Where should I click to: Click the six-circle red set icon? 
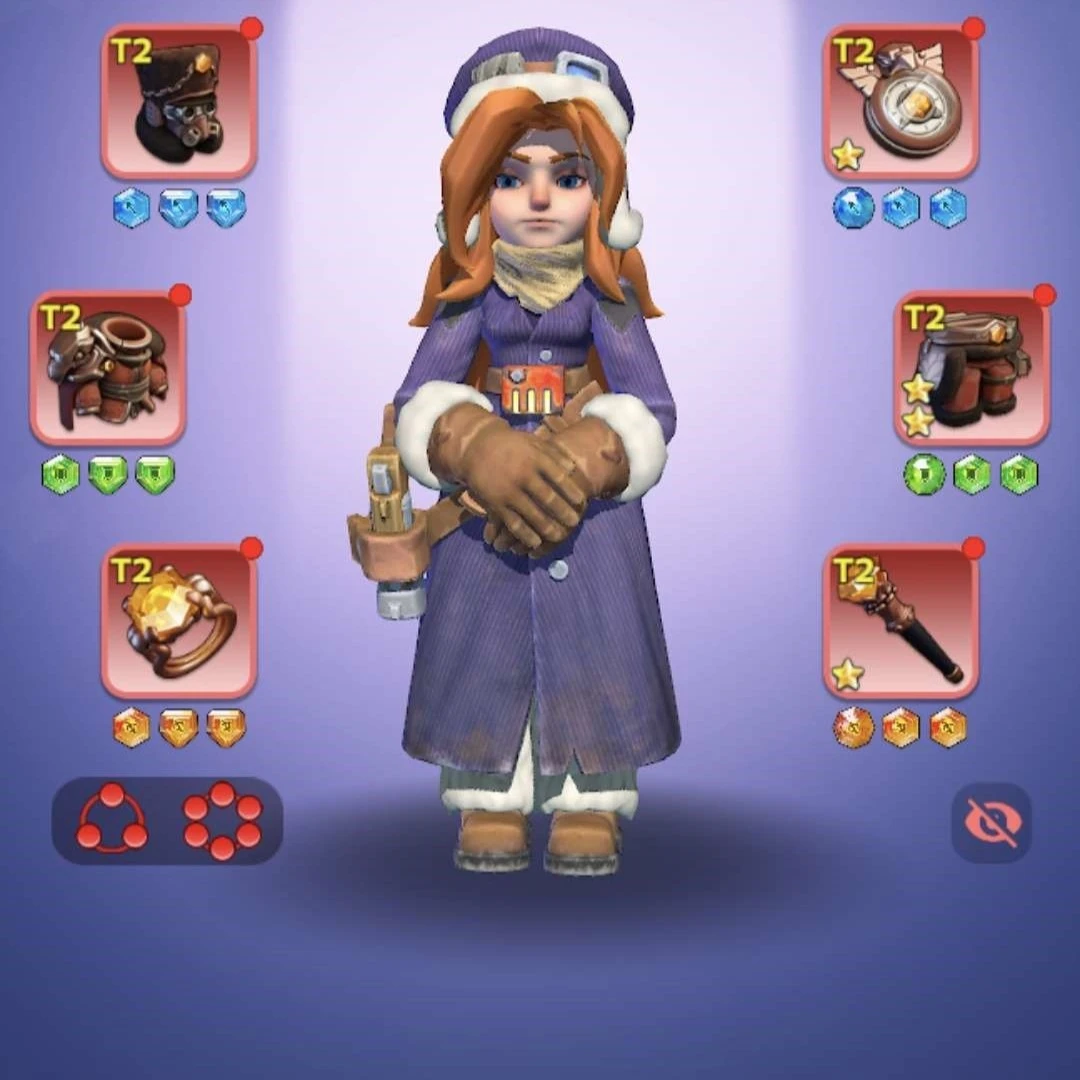click(222, 821)
